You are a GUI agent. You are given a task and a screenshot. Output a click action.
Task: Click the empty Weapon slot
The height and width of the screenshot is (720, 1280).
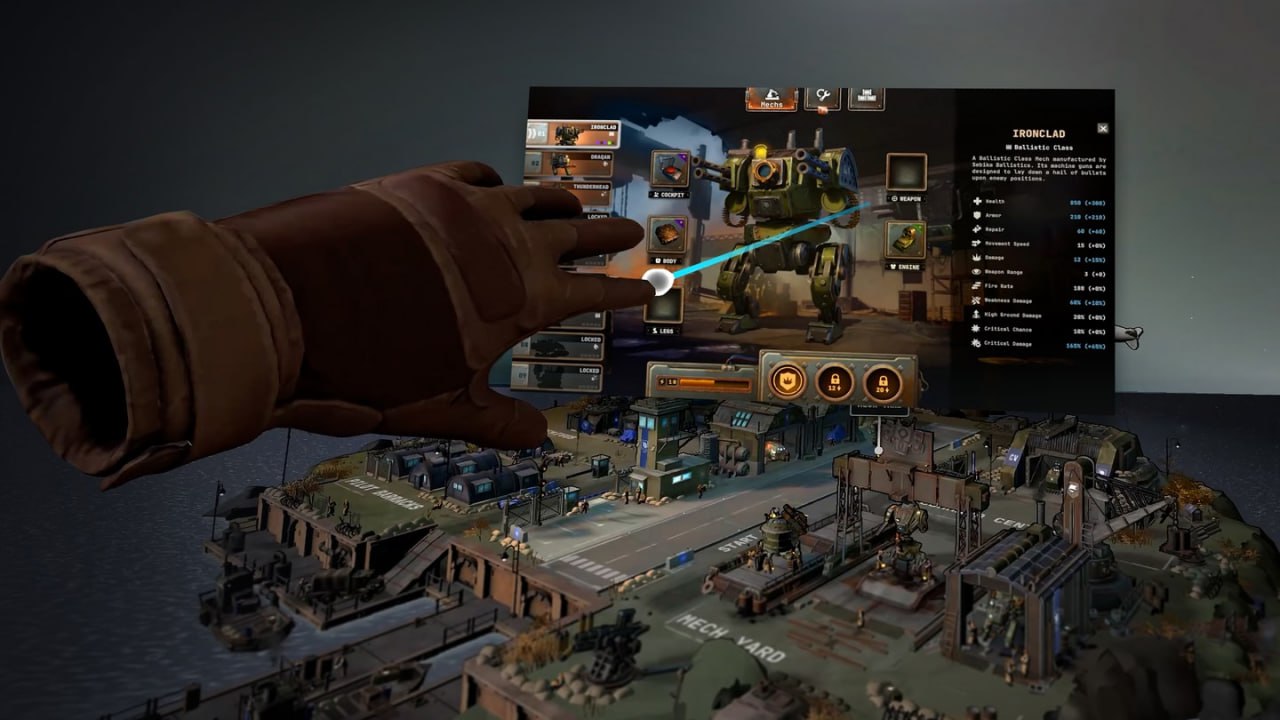click(906, 172)
